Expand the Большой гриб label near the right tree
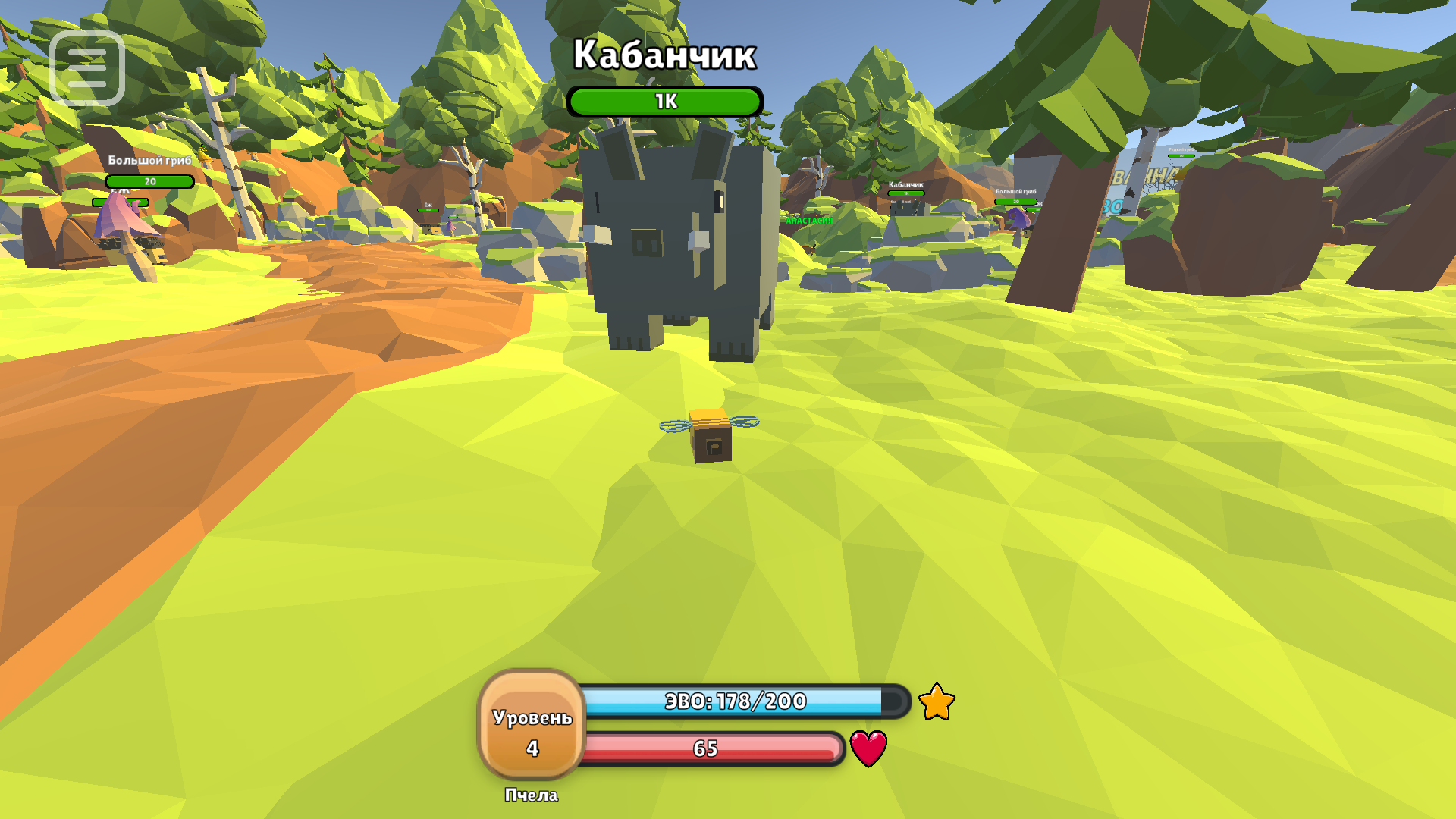This screenshot has width=1456, height=819. pos(1016,190)
